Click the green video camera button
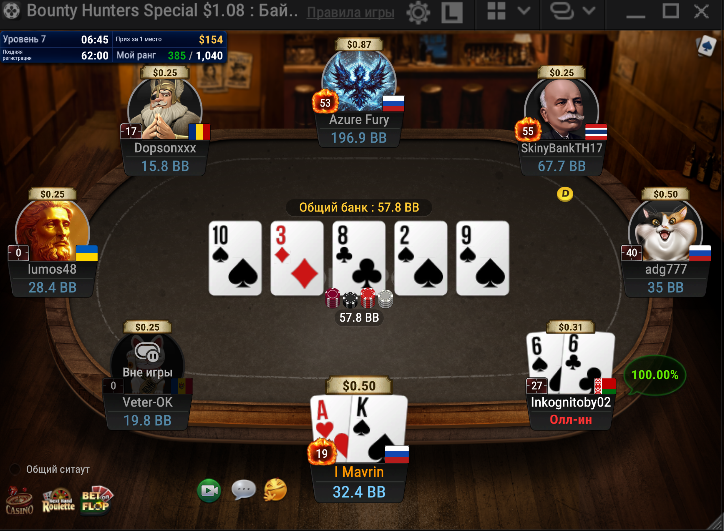 pos(209,490)
